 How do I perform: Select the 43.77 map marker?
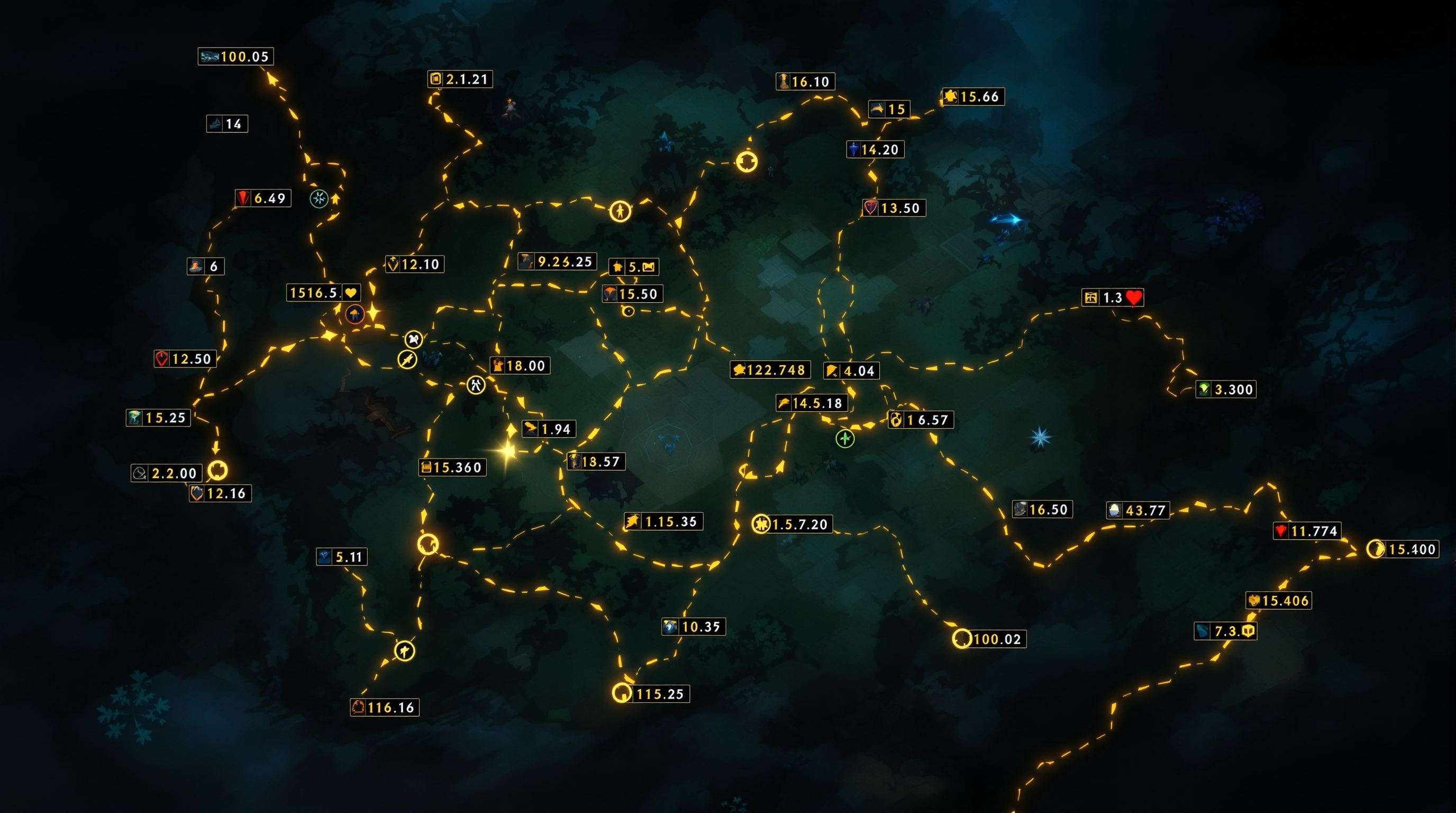click(x=1137, y=511)
